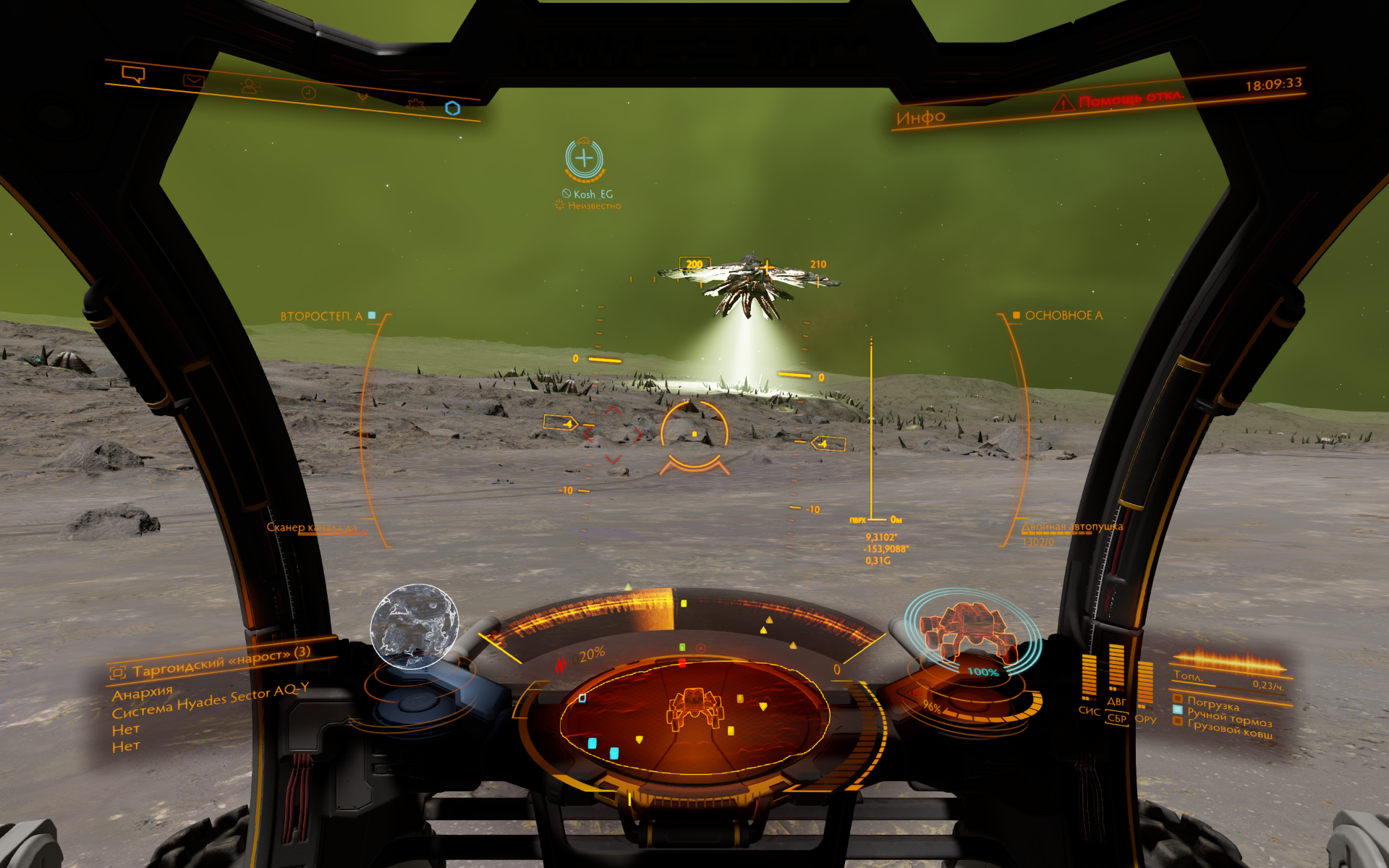Viewport: 1389px width, 868px height.
Task: Select the Kosh_EG target marker
Action: (x=585, y=159)
